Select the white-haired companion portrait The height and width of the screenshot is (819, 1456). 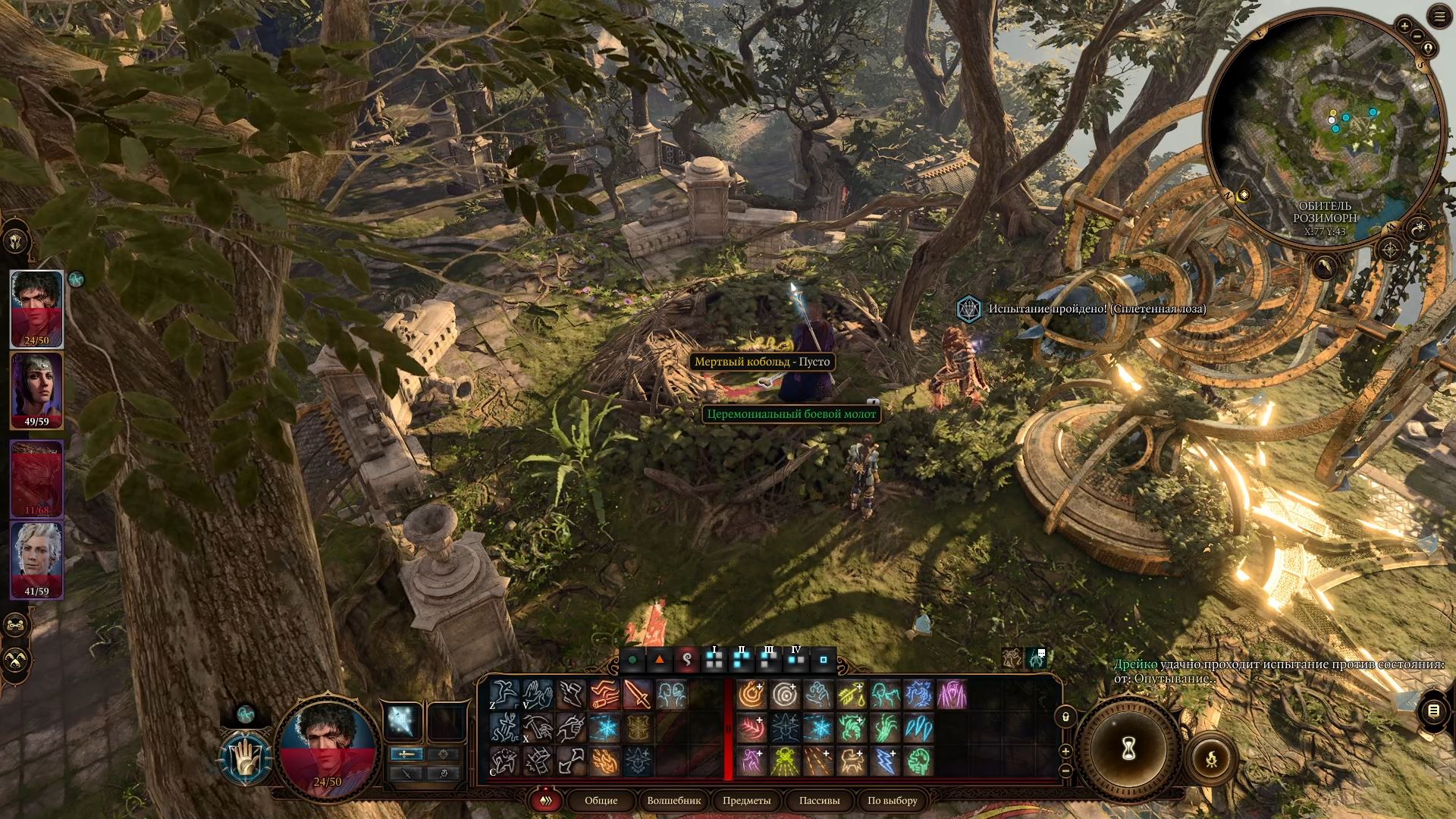pyautogui.click(x=36, y=559)
